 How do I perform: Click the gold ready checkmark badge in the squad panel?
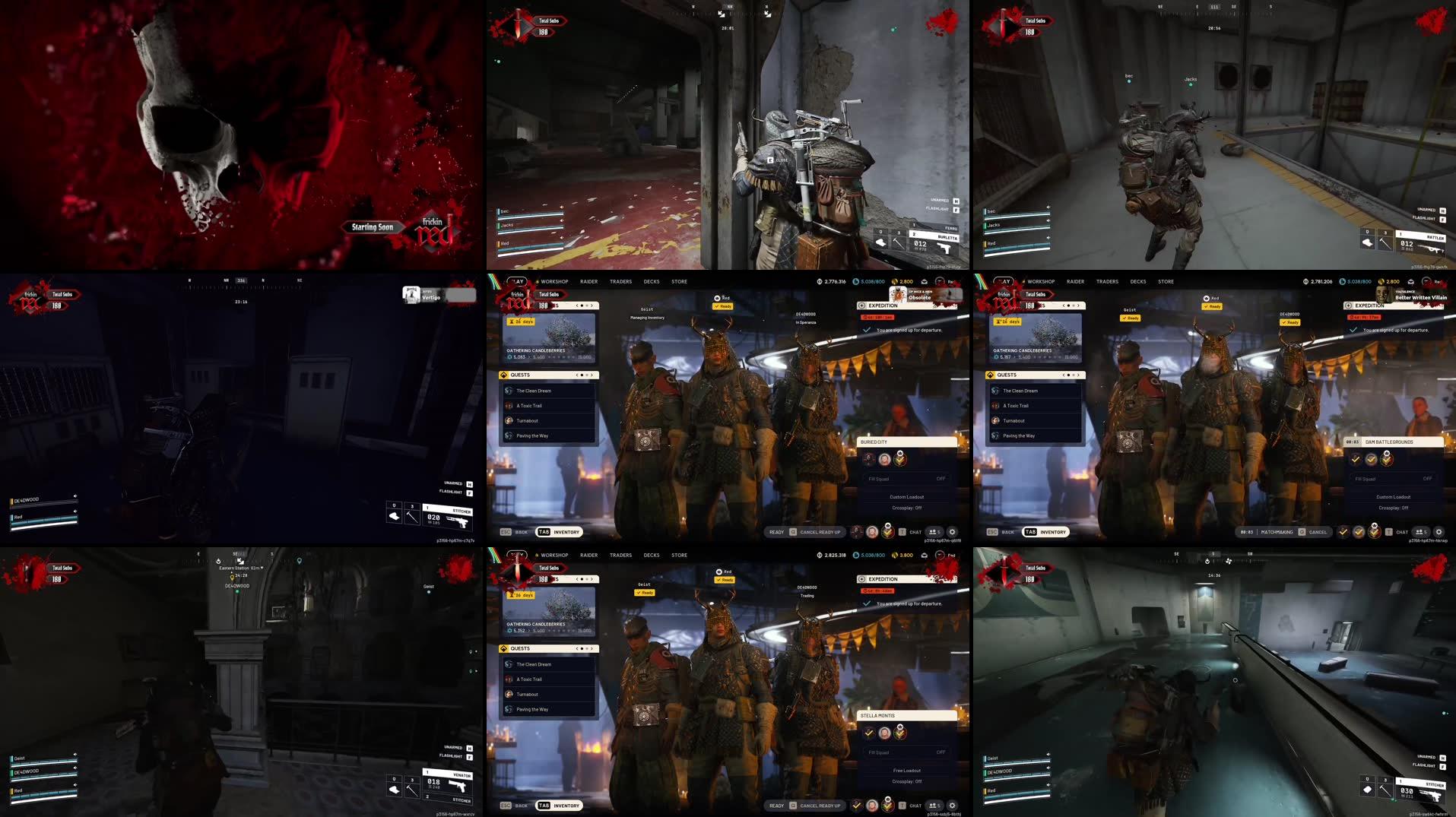pos(899,459)
